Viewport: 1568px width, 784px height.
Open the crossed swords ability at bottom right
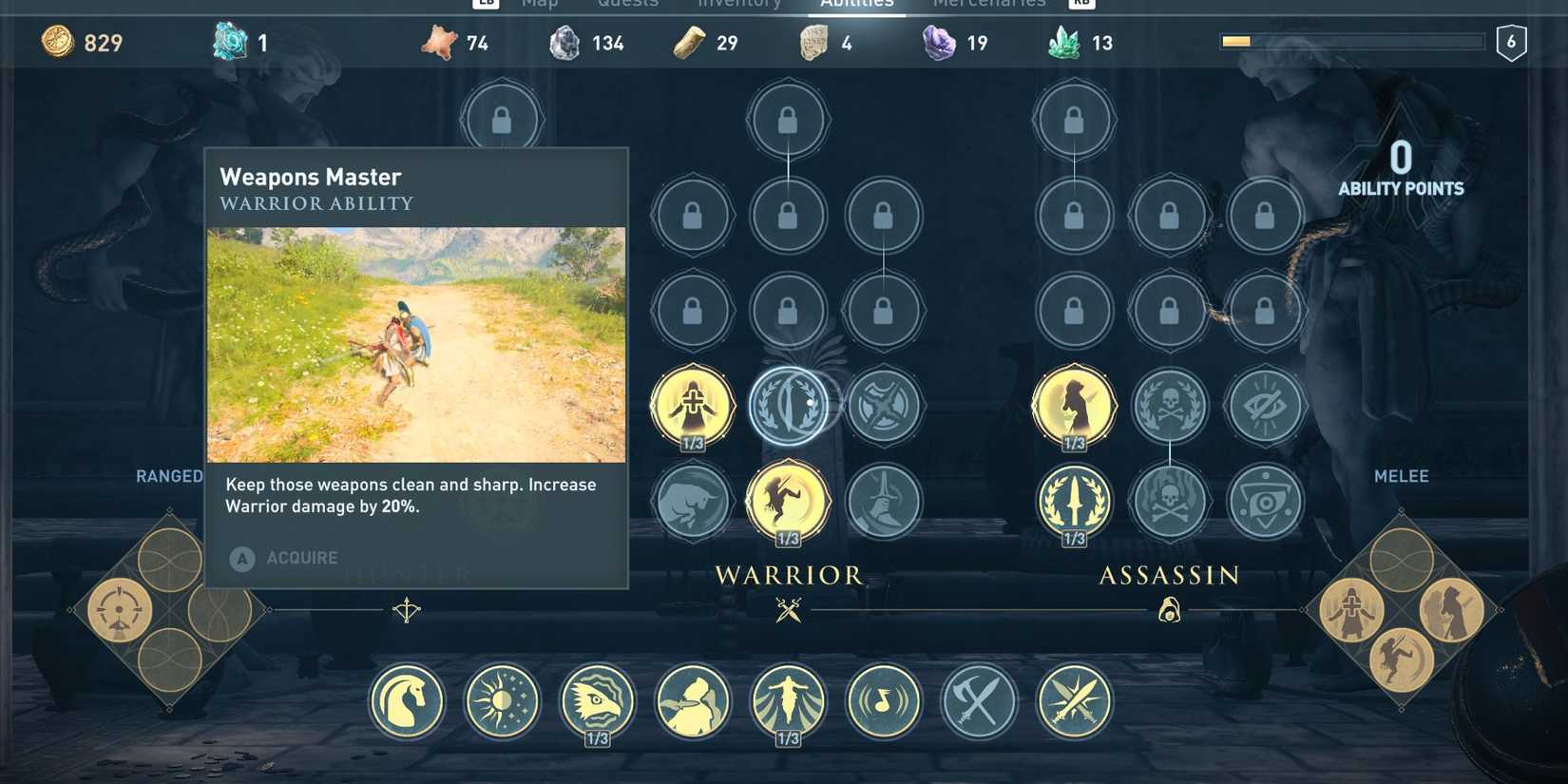click(1077, 701)
